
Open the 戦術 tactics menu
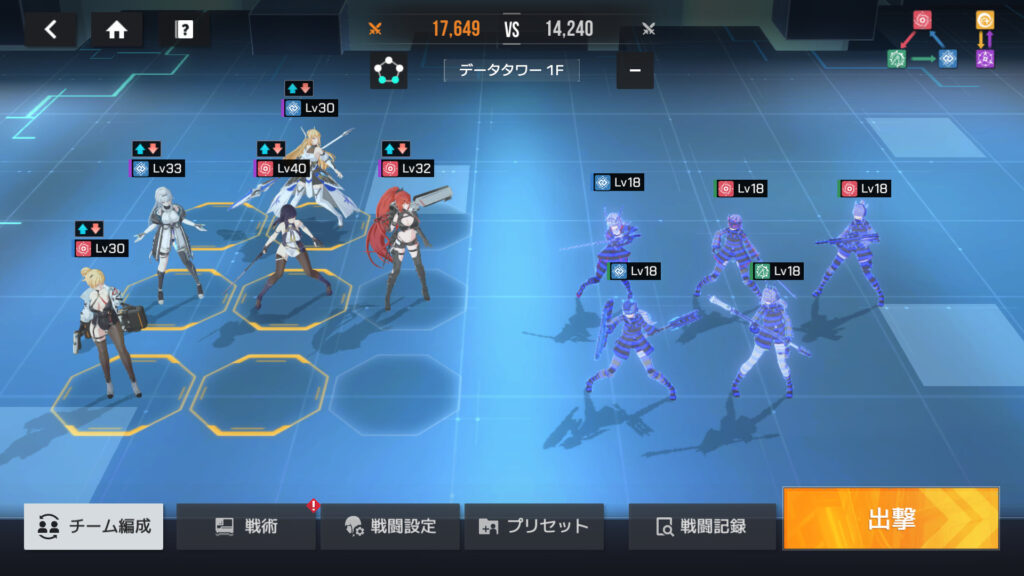click(246, 526)
